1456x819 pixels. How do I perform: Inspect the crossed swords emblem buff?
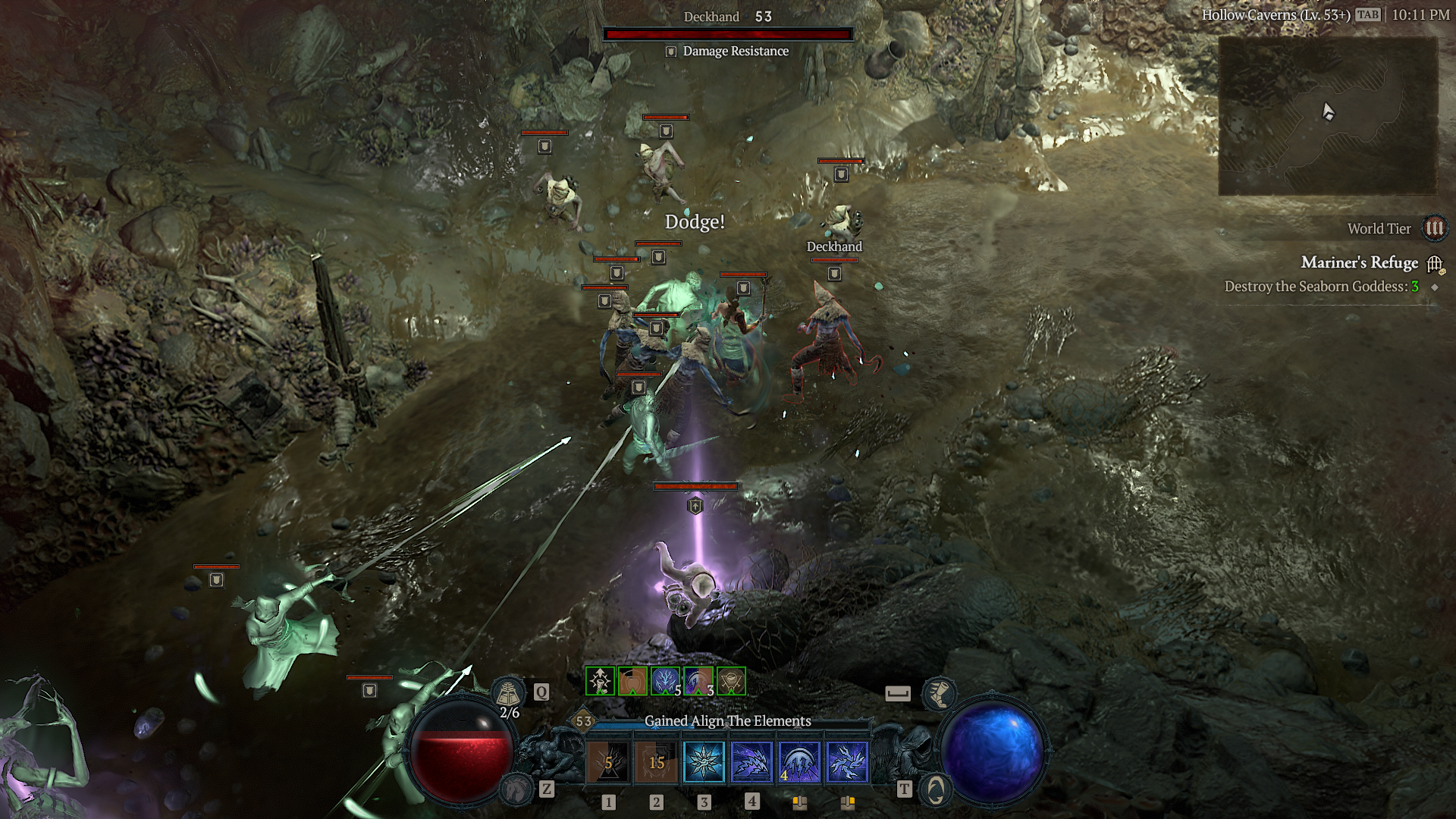tap(731, 681)
